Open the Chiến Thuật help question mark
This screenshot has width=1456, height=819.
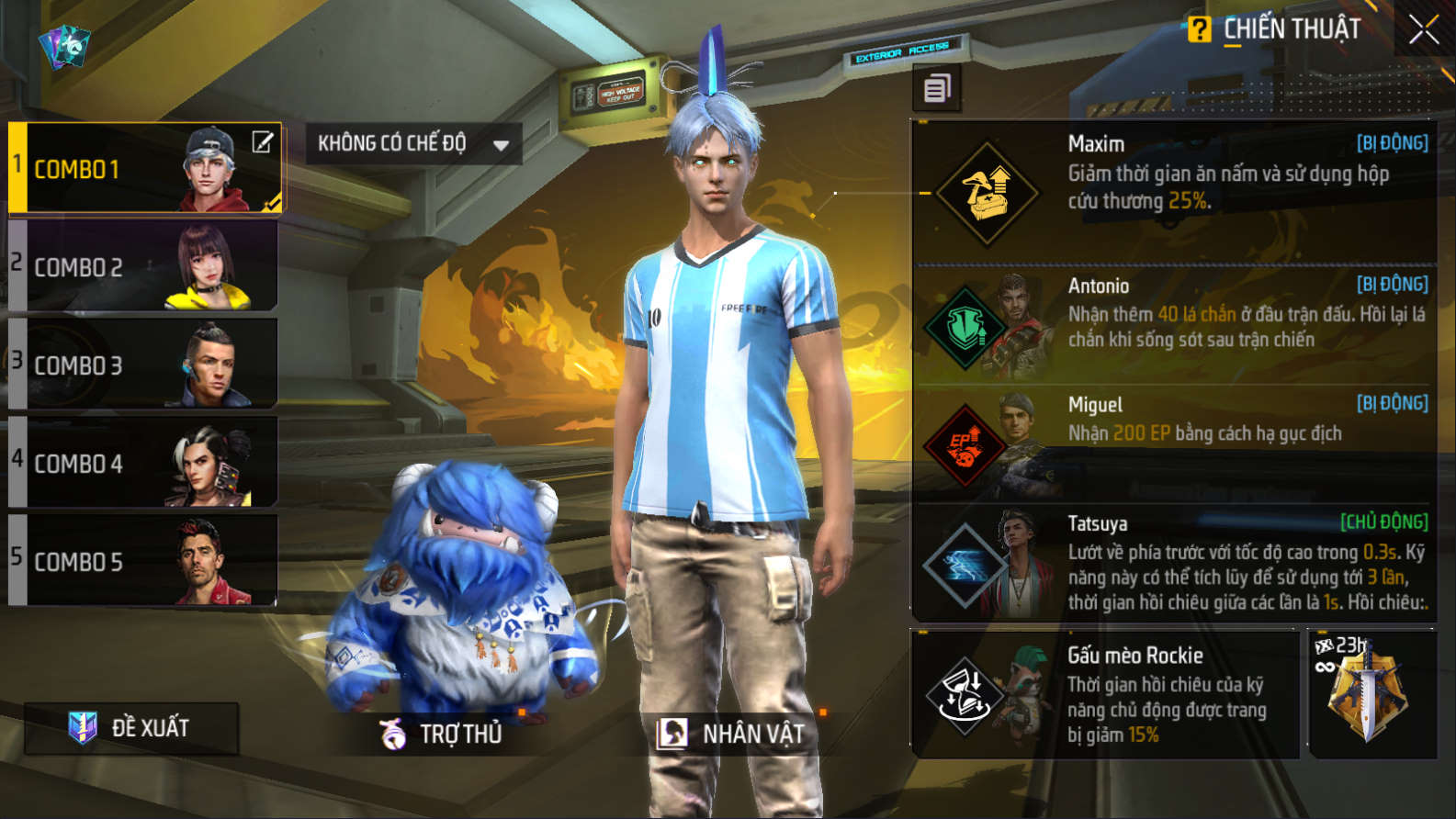(x=1199, y=29)
